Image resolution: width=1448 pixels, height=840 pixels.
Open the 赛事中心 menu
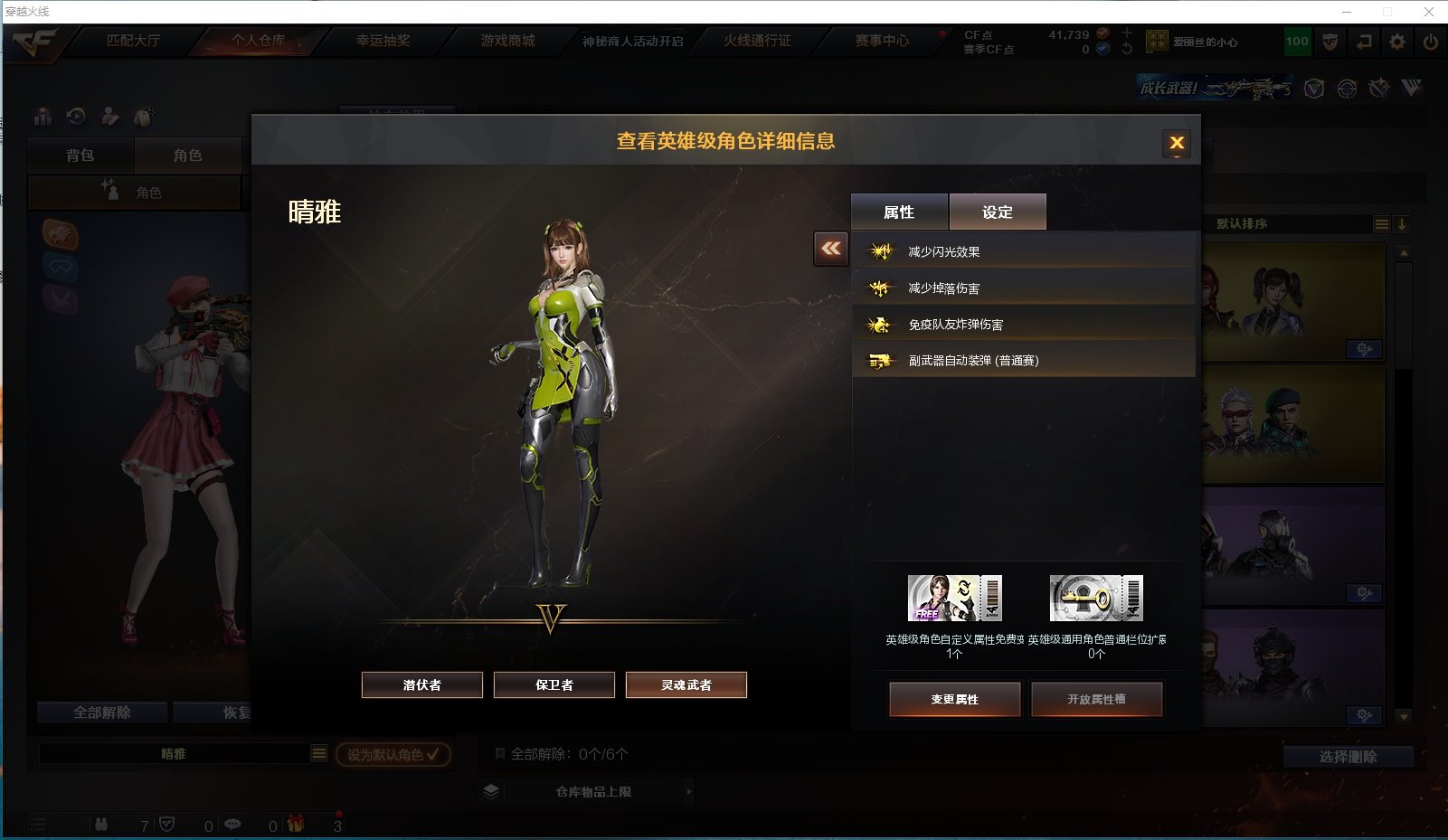pos(882,41)
